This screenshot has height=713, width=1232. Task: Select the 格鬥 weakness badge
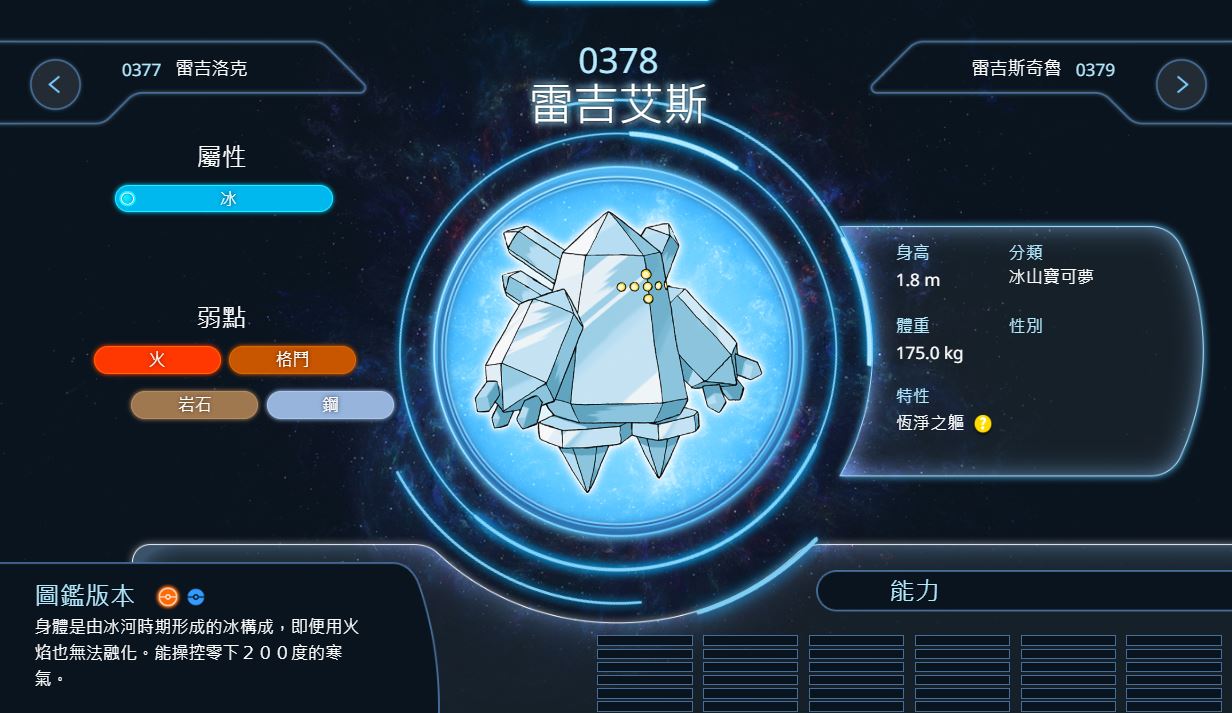click(x=292, y=360)
